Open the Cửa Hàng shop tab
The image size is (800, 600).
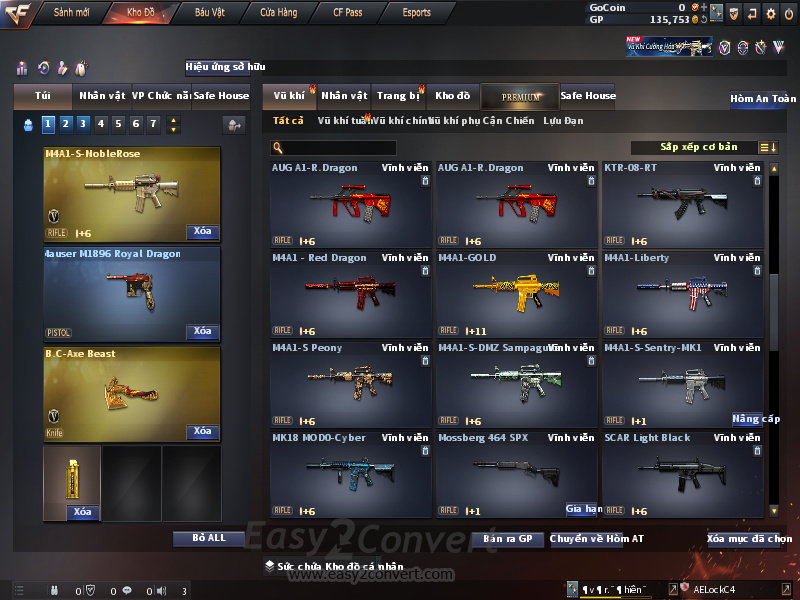(278, 13)
